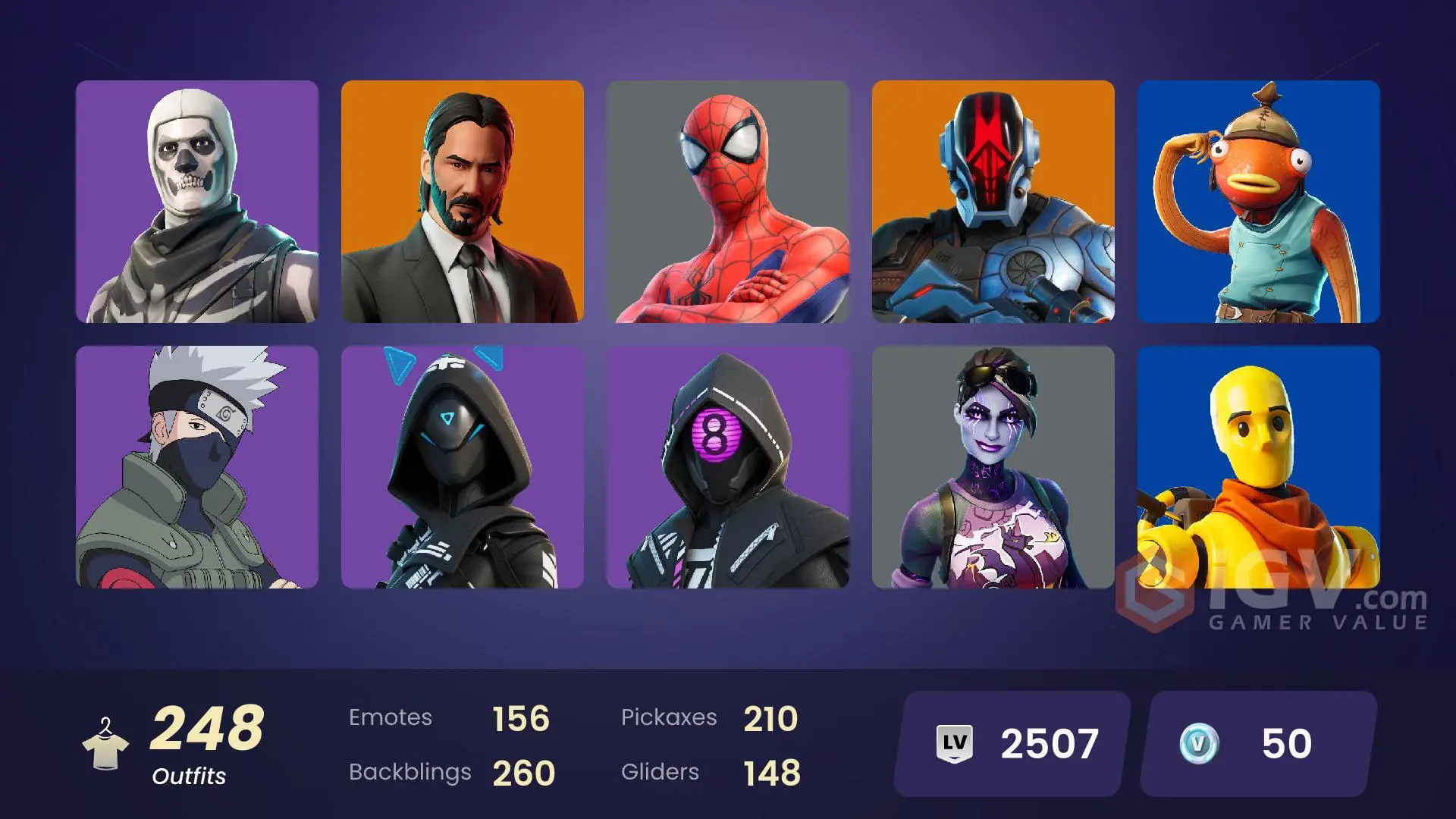
Task: Open the Kakashi outfit preview
Action: (x=197, y=466)
